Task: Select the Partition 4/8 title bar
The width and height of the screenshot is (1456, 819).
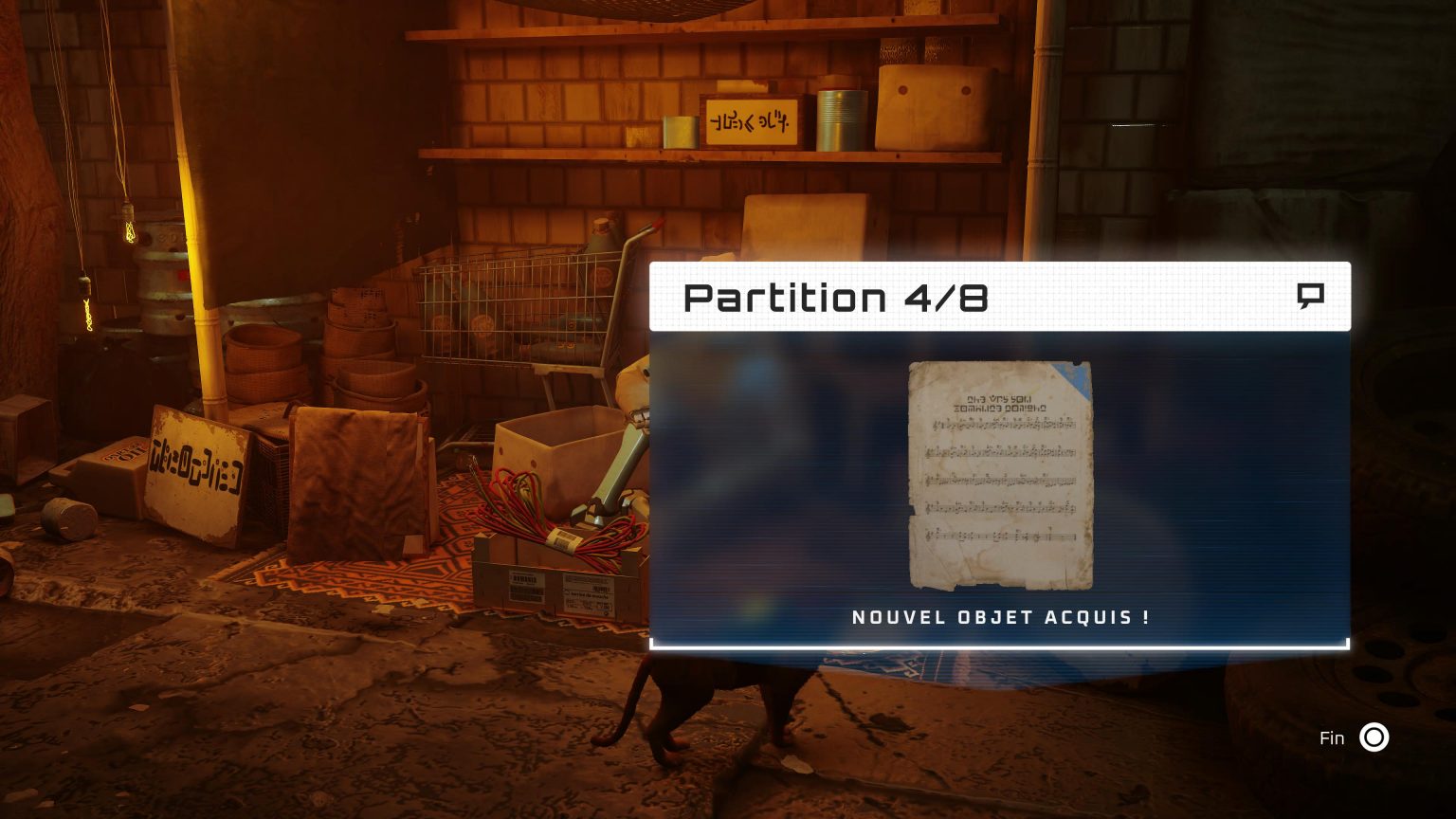Action: [x=838, y=297]
